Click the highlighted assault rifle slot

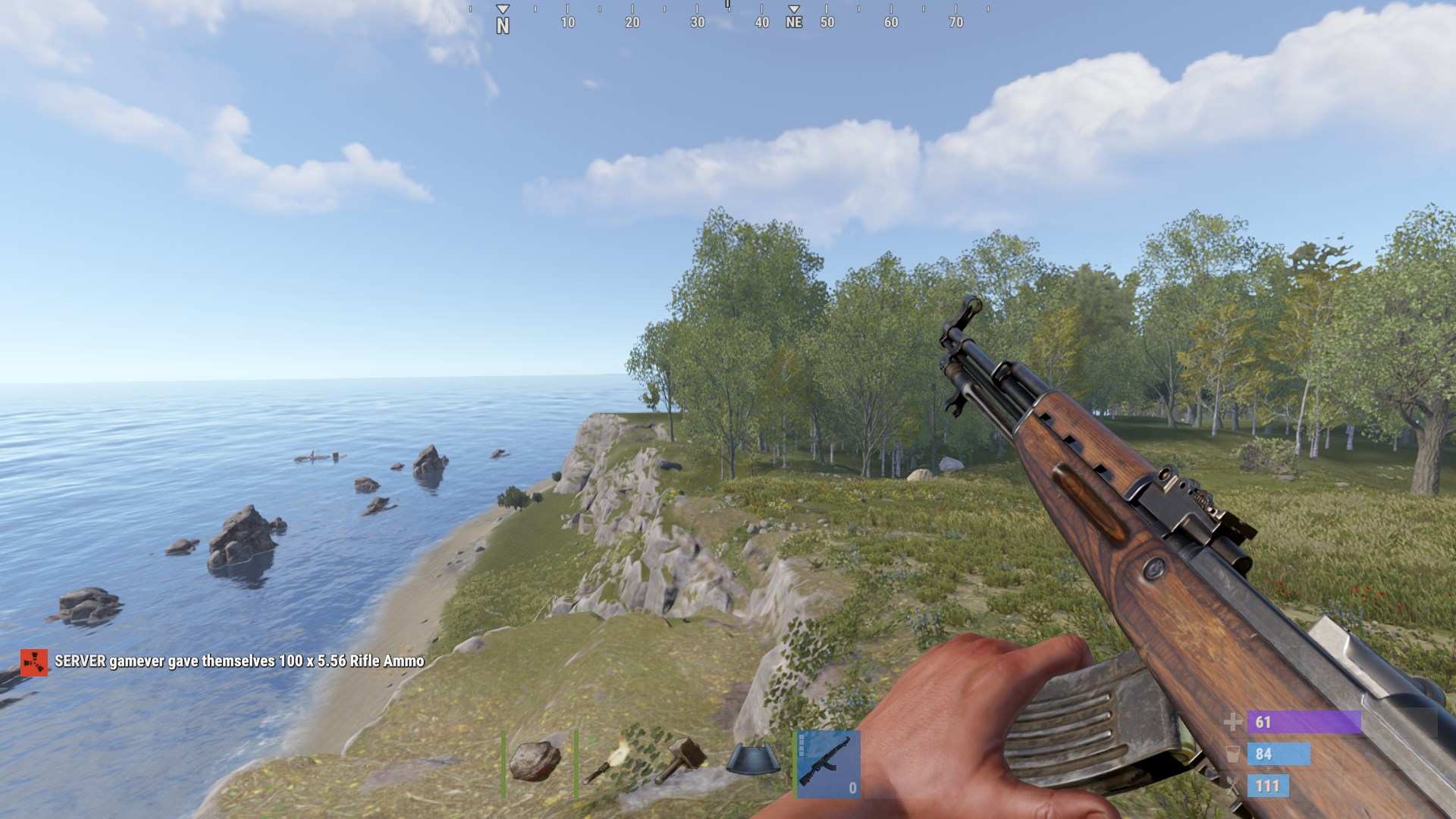[x=827, y=763]
